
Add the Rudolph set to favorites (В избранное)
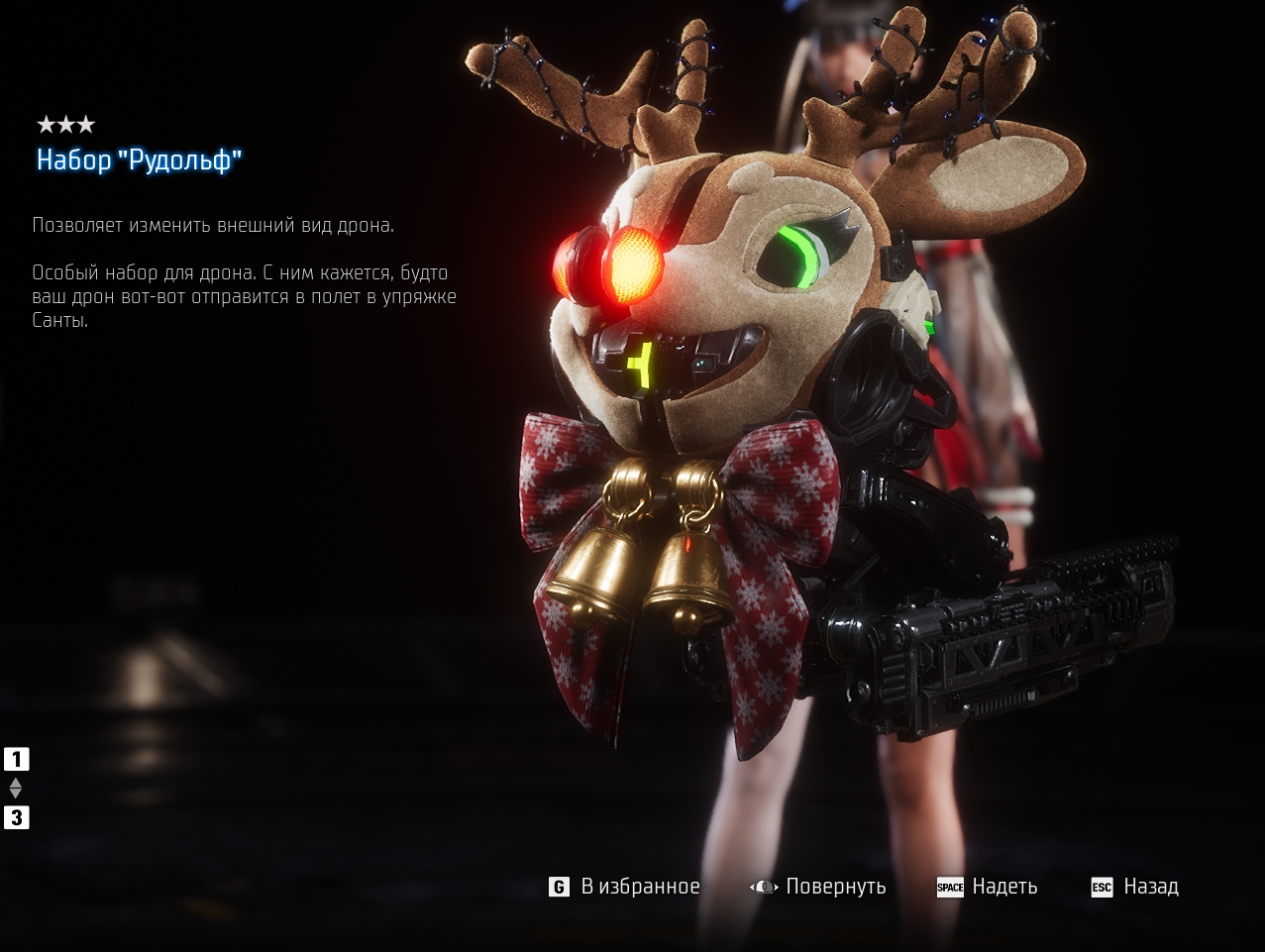[x=625, y=887]
